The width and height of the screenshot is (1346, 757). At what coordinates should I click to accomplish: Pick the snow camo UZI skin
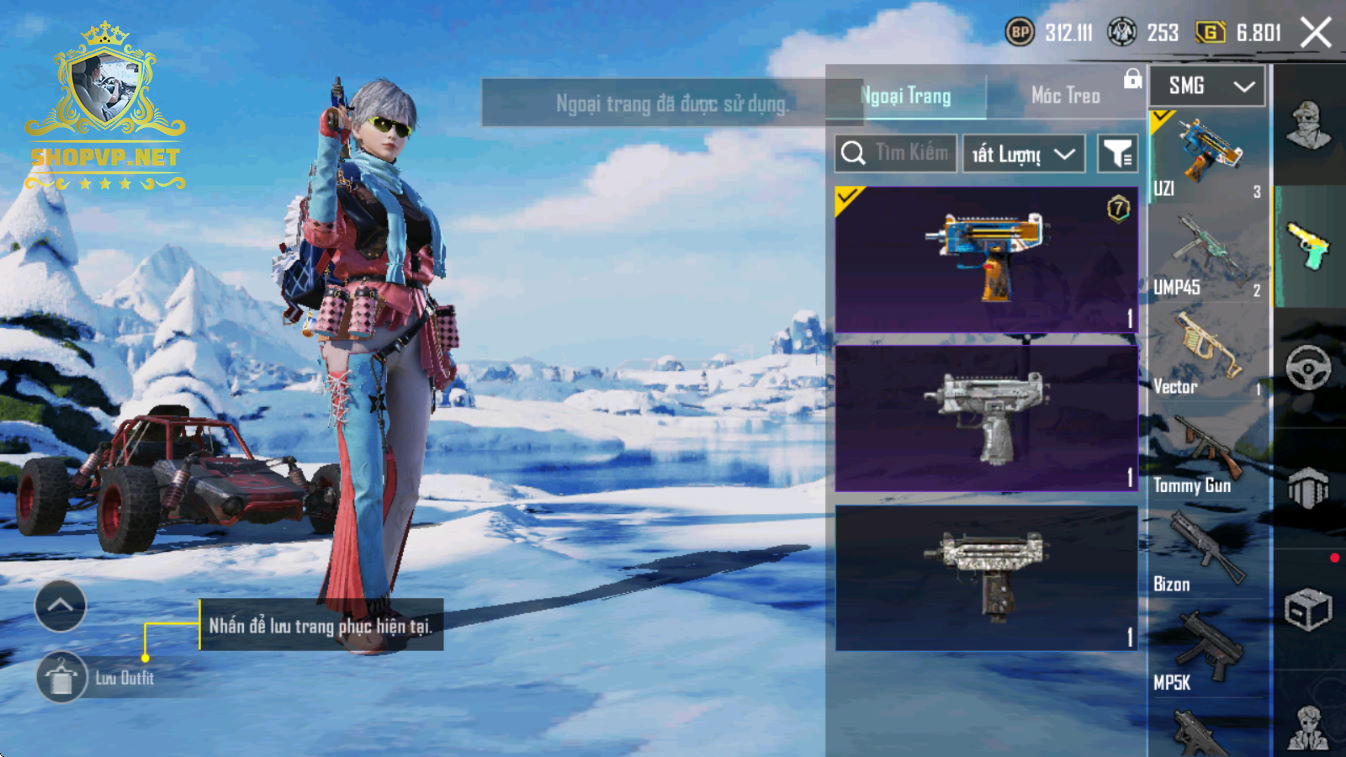986,577
